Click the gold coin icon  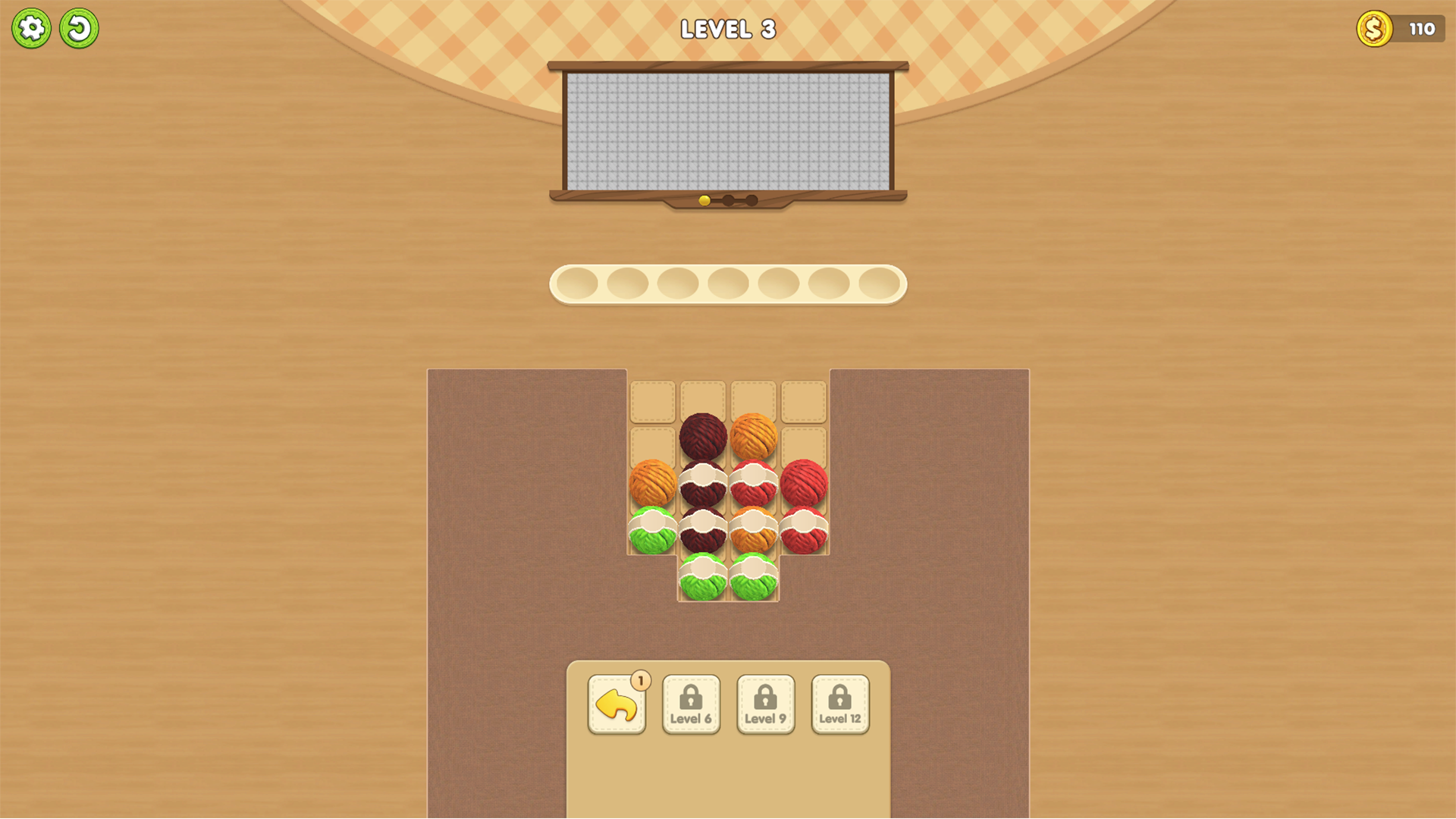tap(1374, 30)
